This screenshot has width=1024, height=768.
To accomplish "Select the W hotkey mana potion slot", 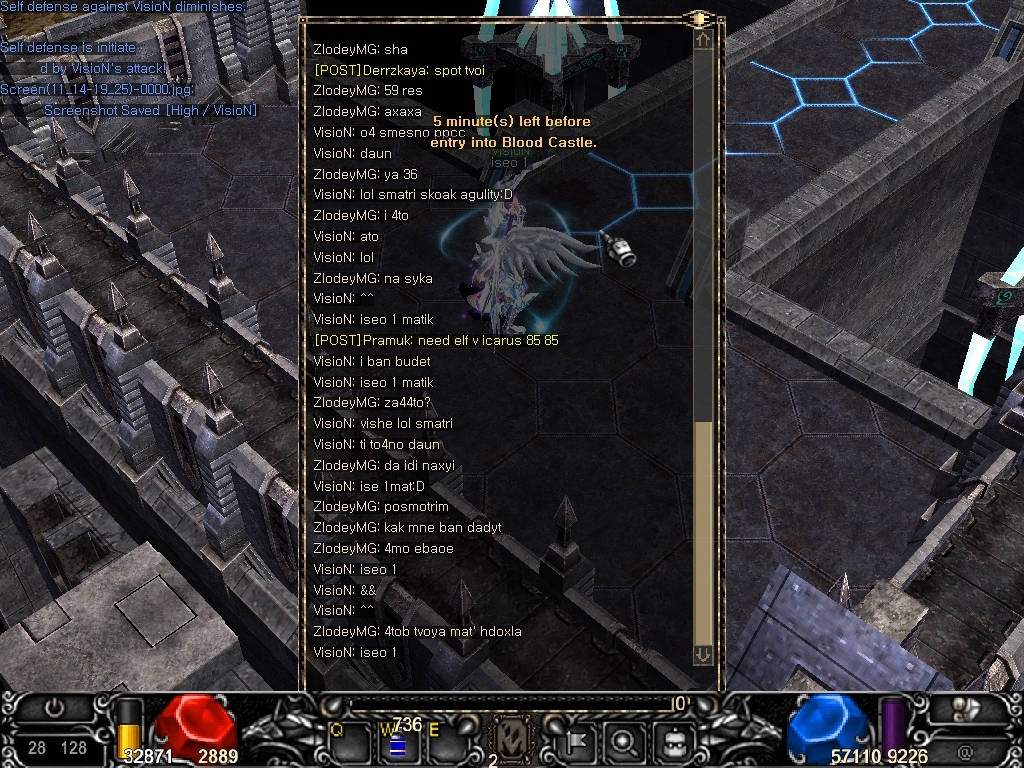I will click(x=396, y=743).
